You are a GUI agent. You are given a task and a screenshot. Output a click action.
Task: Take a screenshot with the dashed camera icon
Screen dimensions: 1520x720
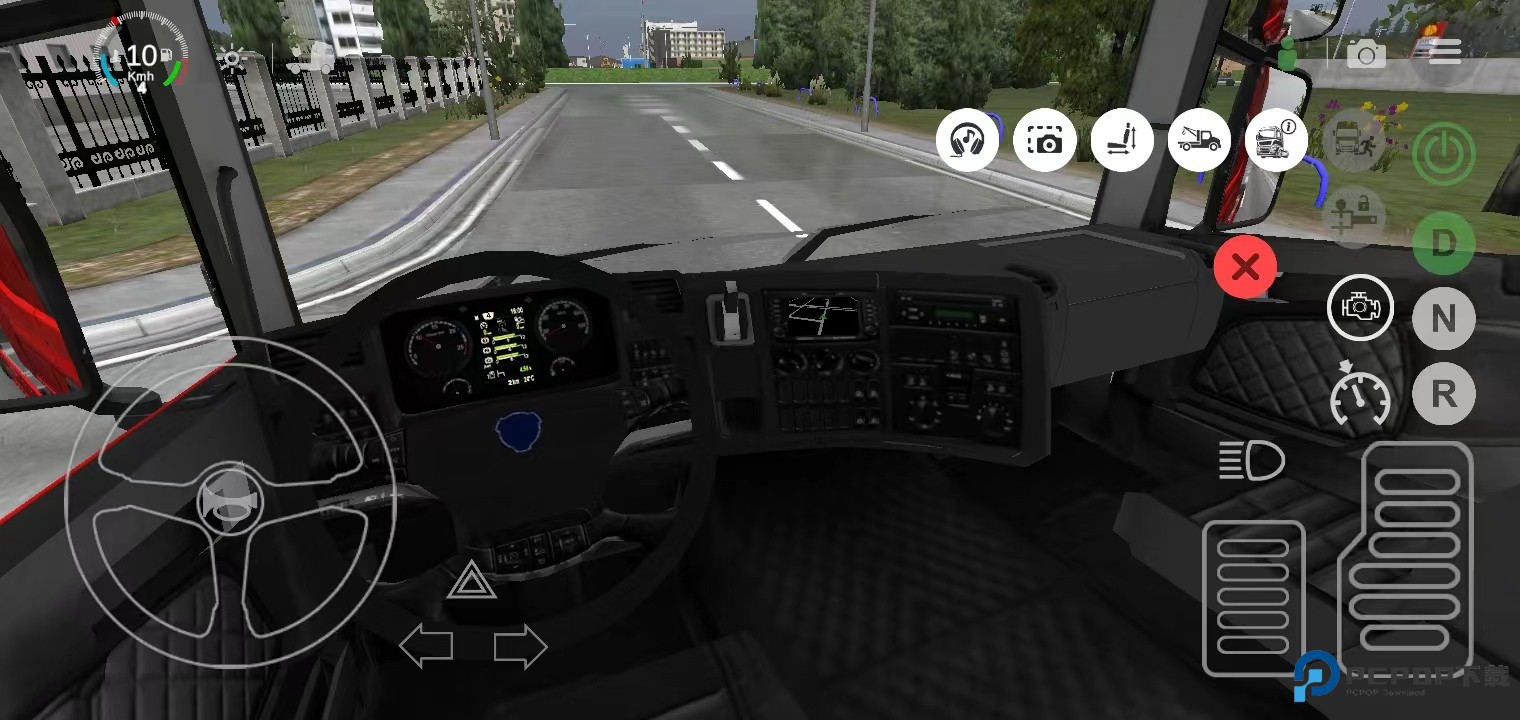[x=1045, y=139]
